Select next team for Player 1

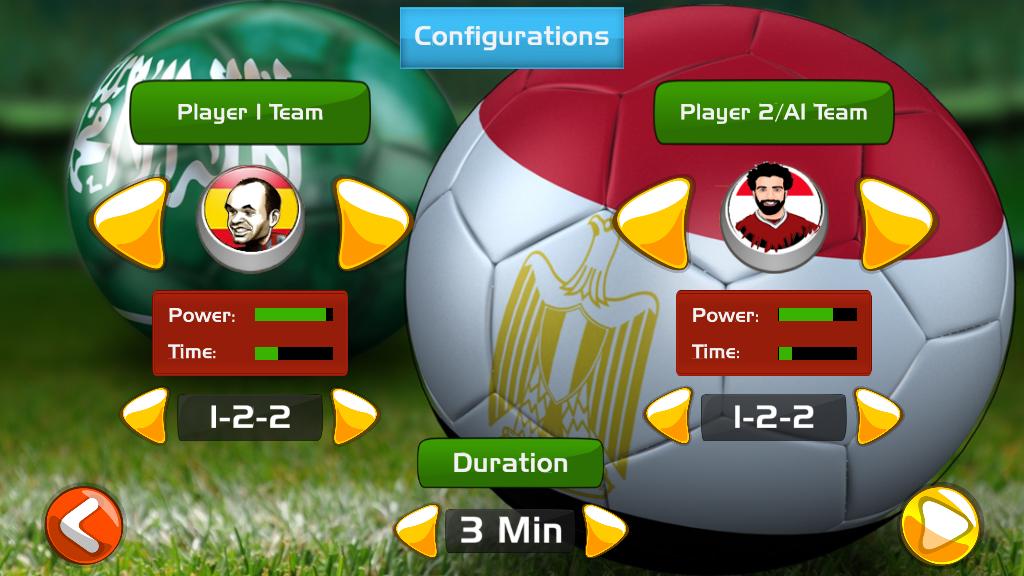pos(370,221)
